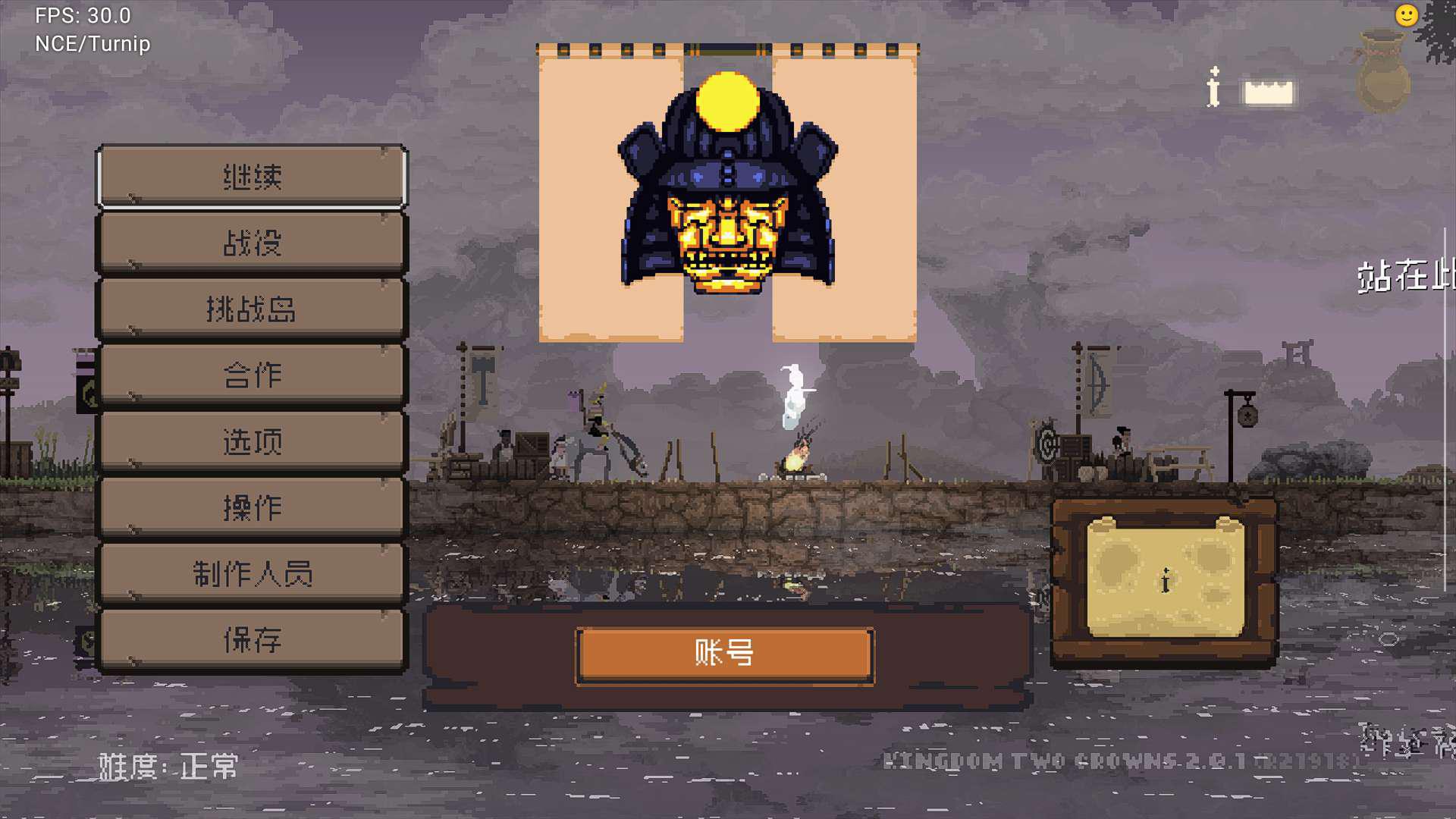Show the 操作 controls screen
The width and height of the screenshot is (1456, 819).
click(252, 507)
